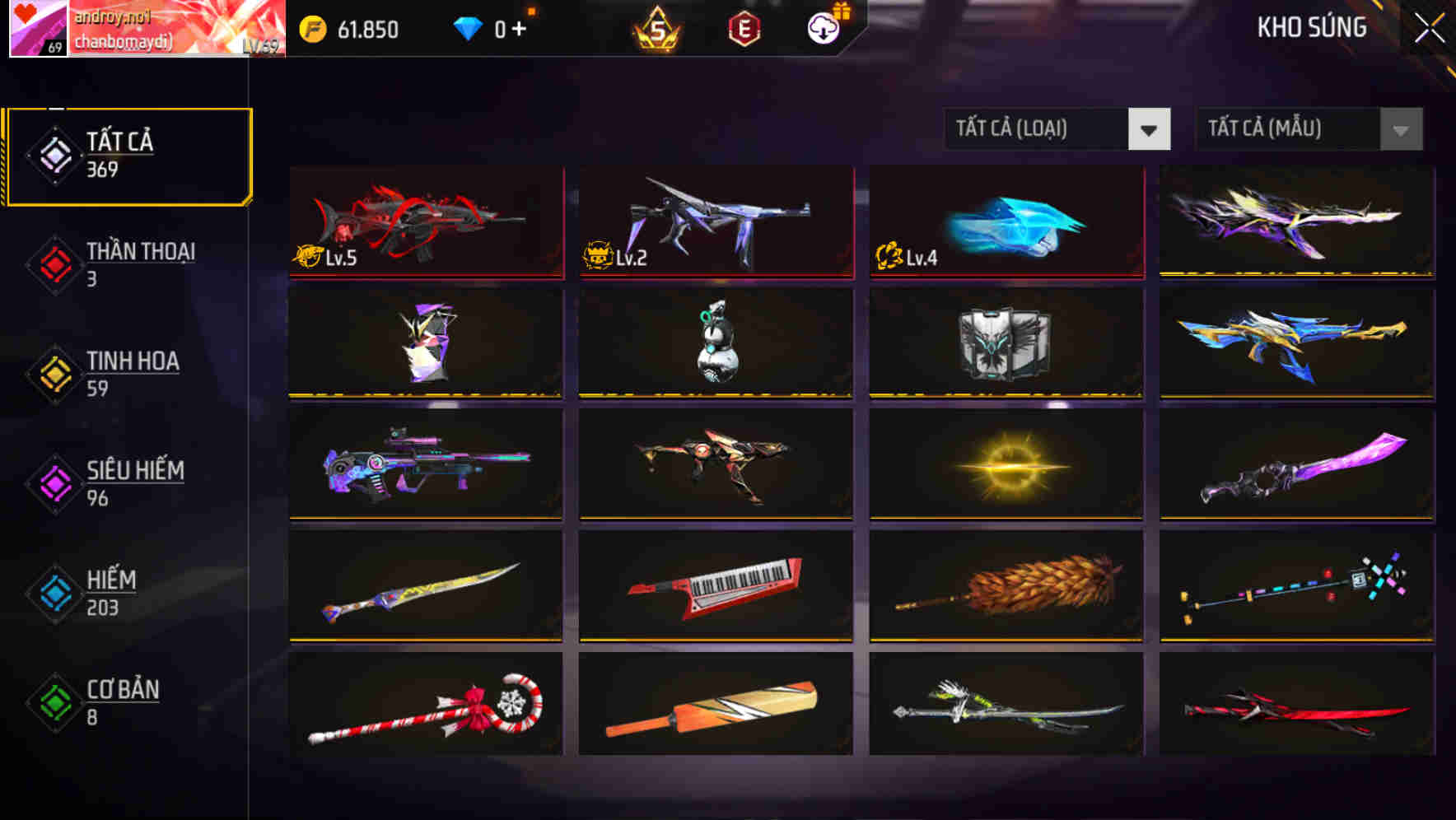This screenshot has width=1456, height=820.
Task: Open the TẤT CẢ (MẪU) filter dropdown
Action: coord(1309,129)
